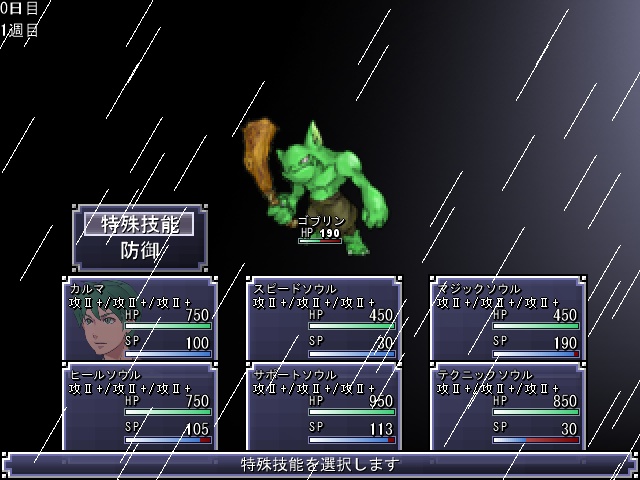Pick the スピードソウル party panel
640x480 pixels.
323,319
